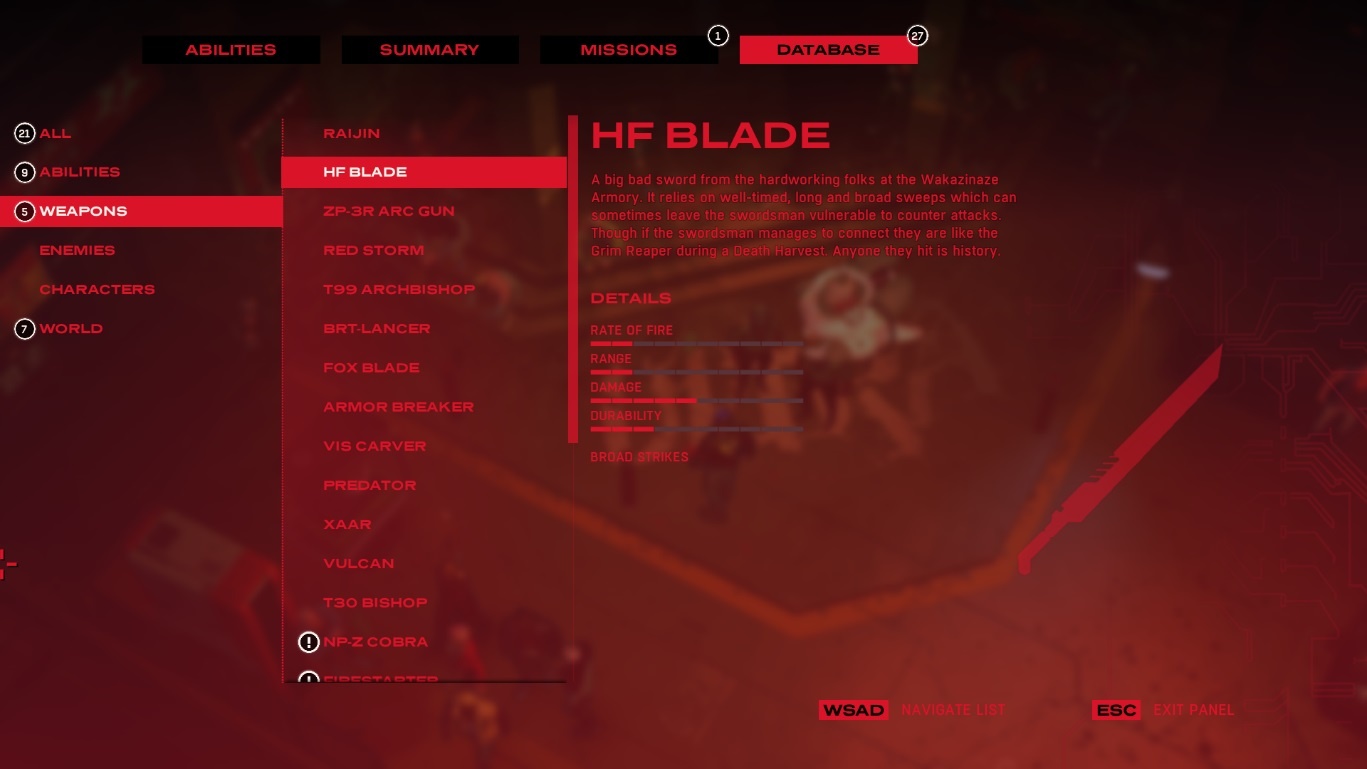Click the EXIT PANEL label
This screenshot has width=1367, height=769.
coord(1193,709)
